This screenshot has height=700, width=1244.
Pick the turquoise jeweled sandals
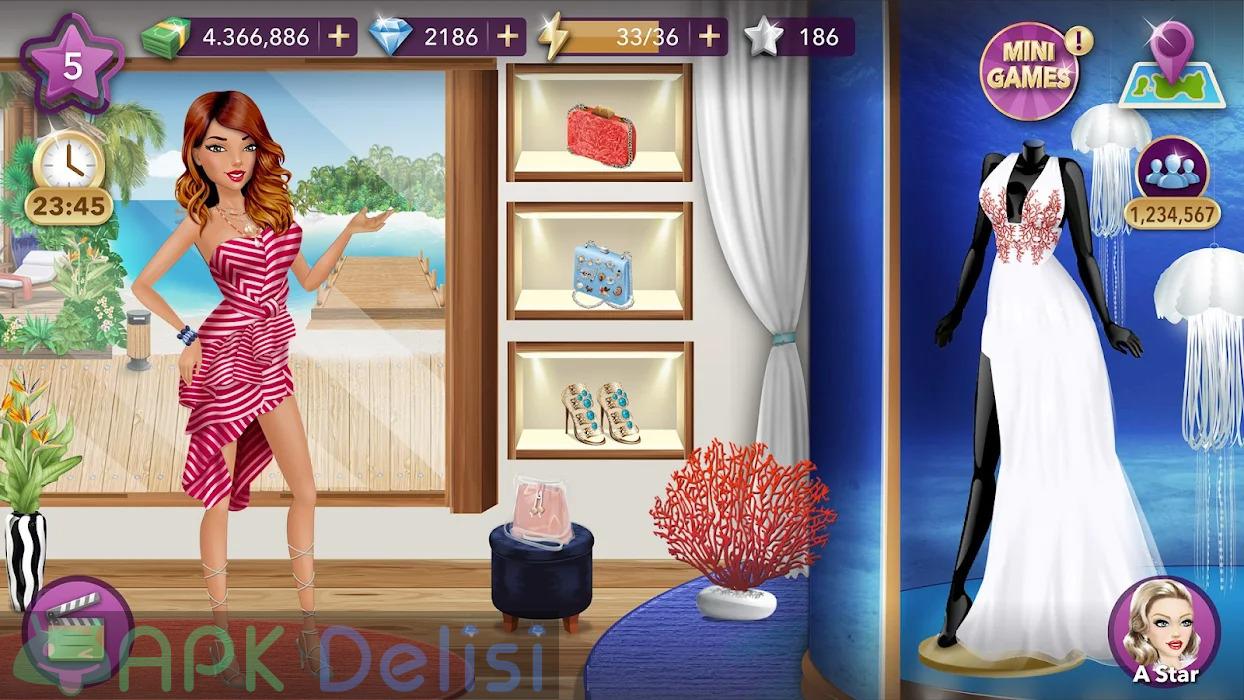pos(600,410)
